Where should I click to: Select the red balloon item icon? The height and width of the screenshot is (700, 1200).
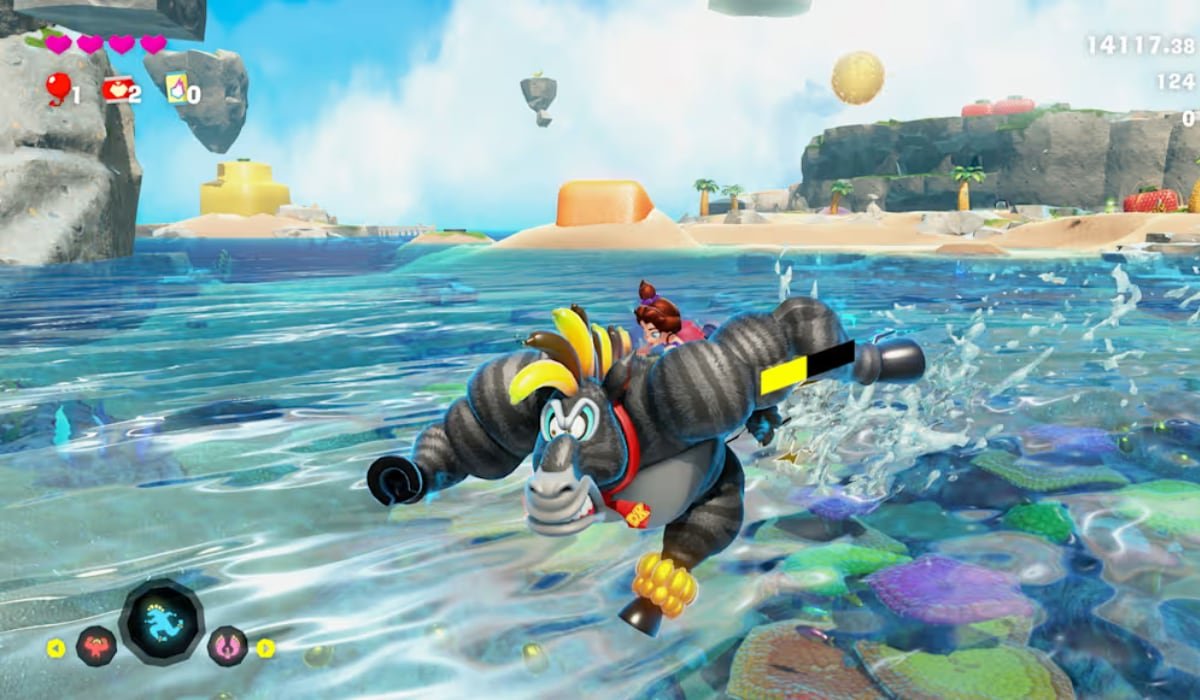56,91
